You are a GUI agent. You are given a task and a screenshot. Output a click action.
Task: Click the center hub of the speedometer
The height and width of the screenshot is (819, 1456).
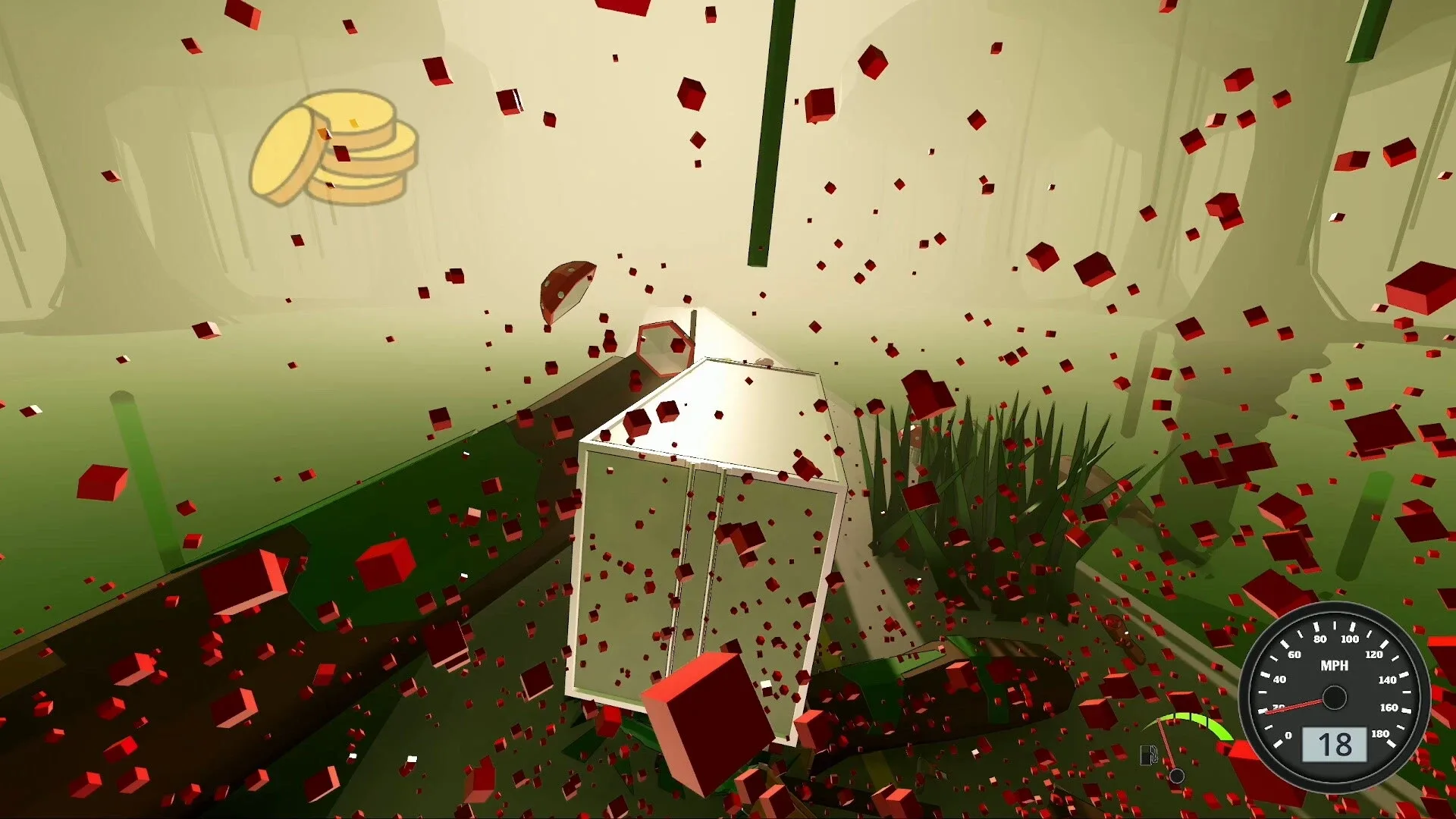[1335, 698]
